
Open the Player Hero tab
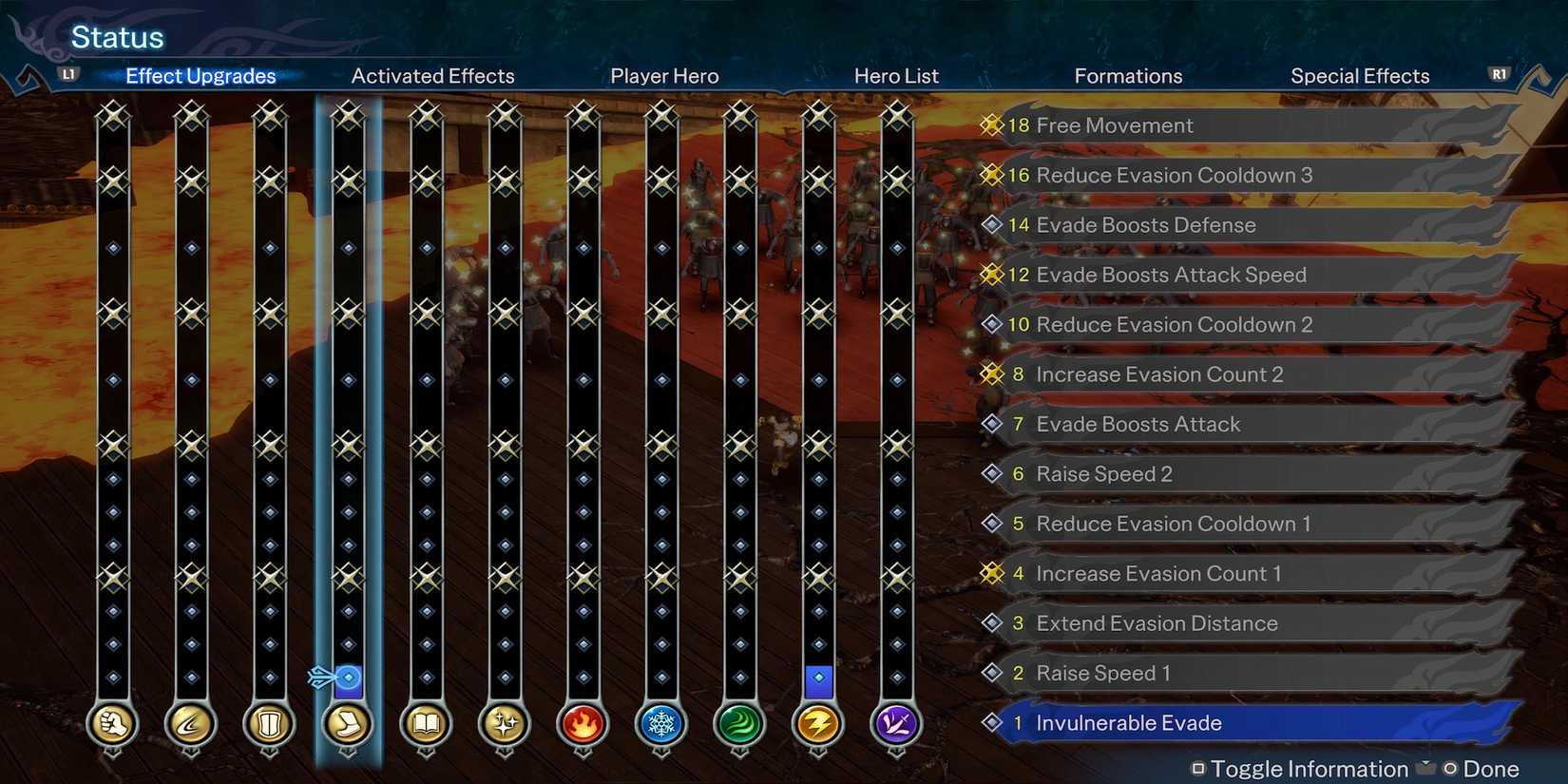tap(663, 76)
